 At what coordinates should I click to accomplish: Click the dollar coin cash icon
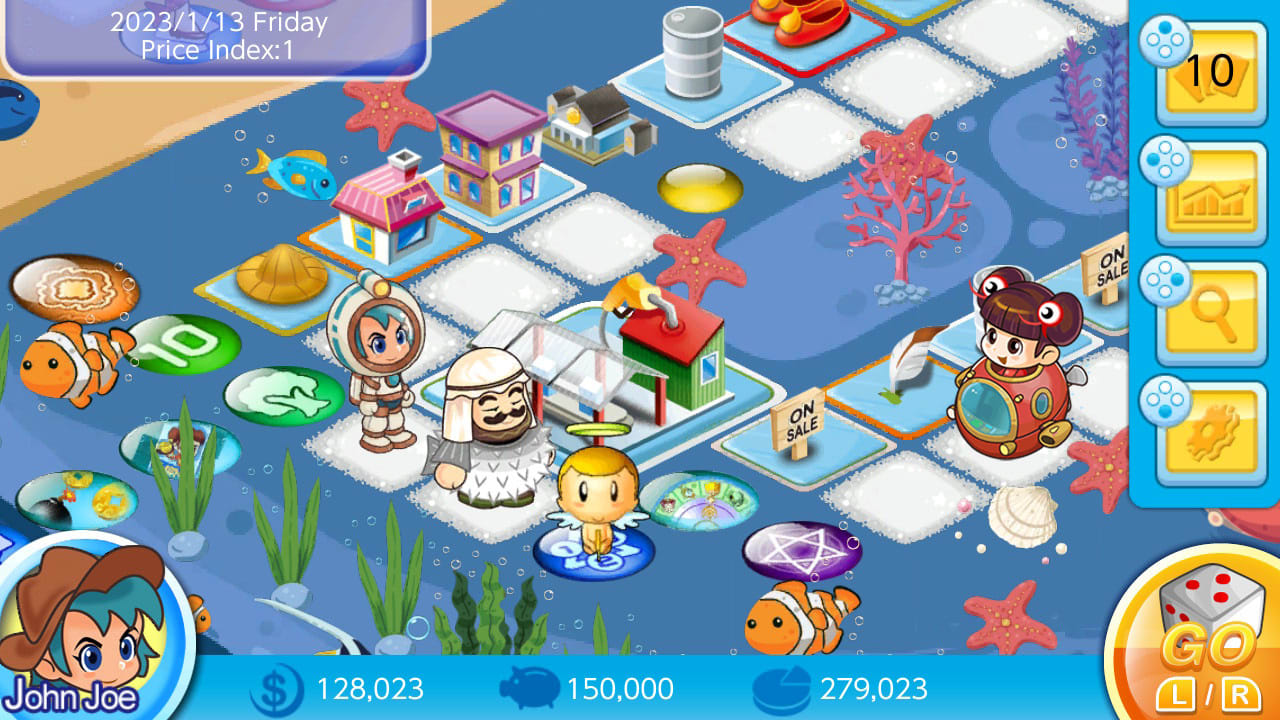[x=280, y=688]
